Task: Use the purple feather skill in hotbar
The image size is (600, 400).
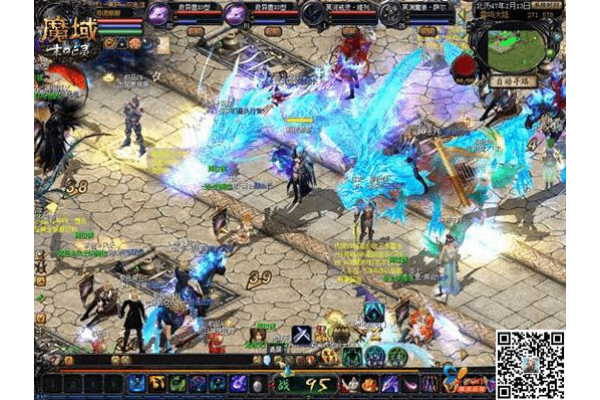Action: 238,383
